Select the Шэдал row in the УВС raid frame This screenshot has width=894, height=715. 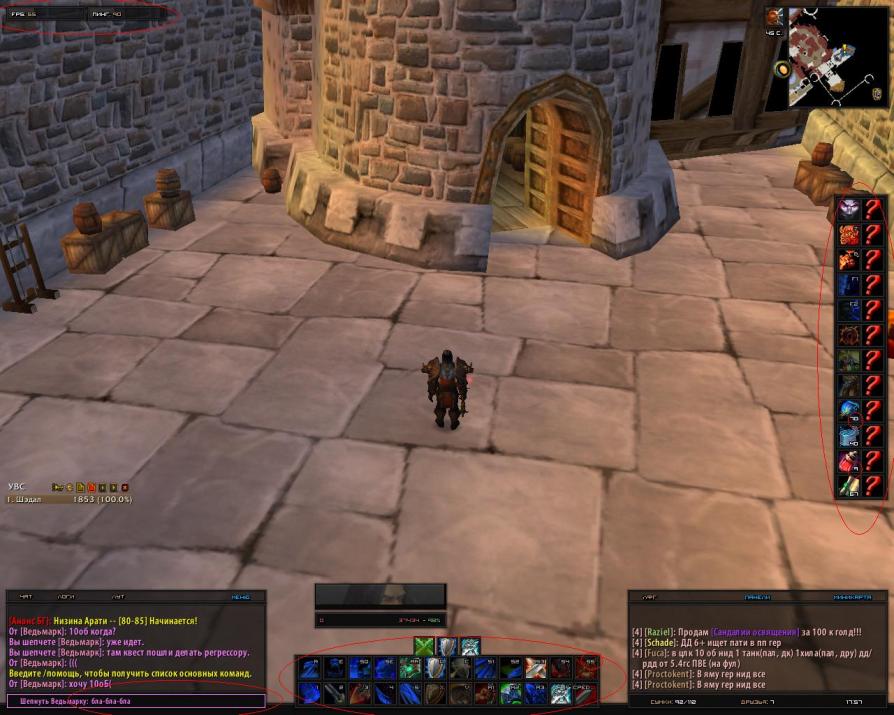[x=70, y=499]
